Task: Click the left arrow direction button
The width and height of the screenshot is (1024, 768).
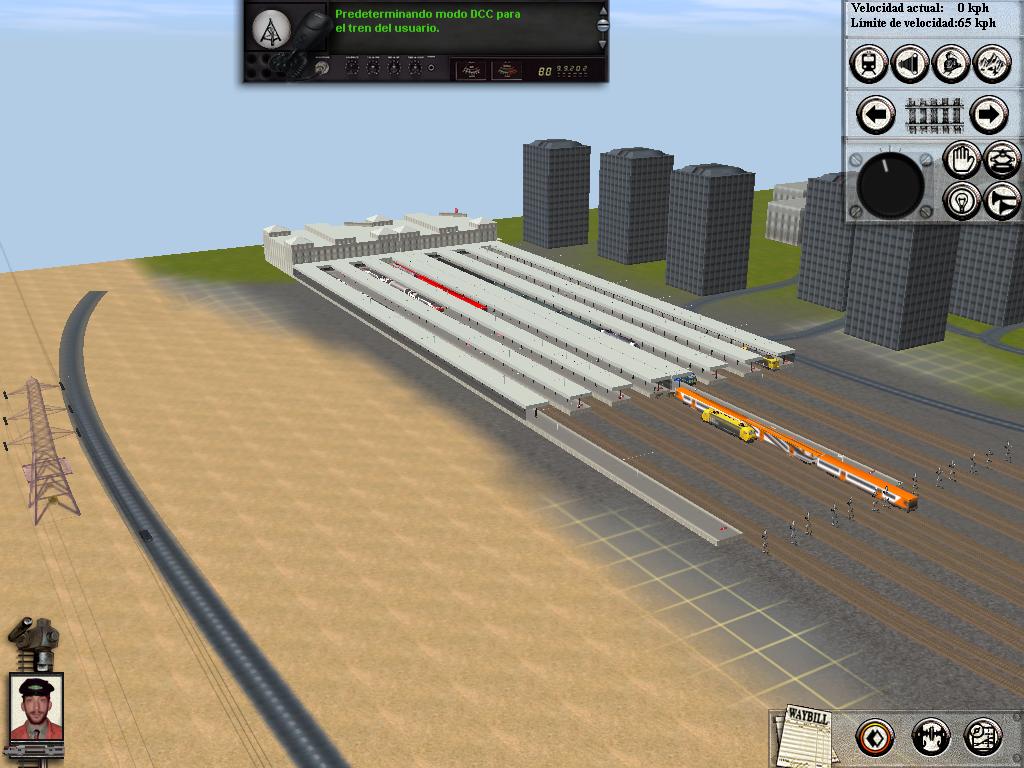Action: (x=877, y=115)
